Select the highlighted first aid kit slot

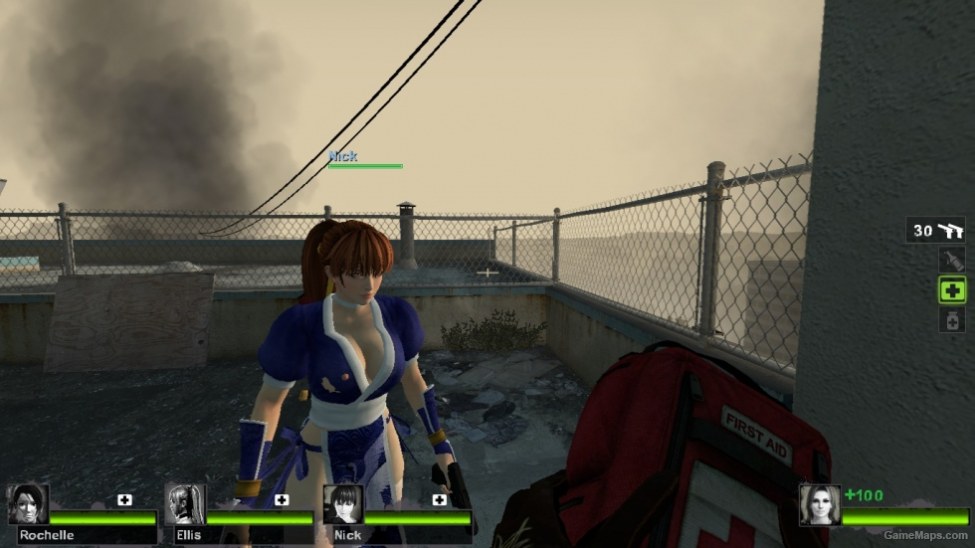952,290
